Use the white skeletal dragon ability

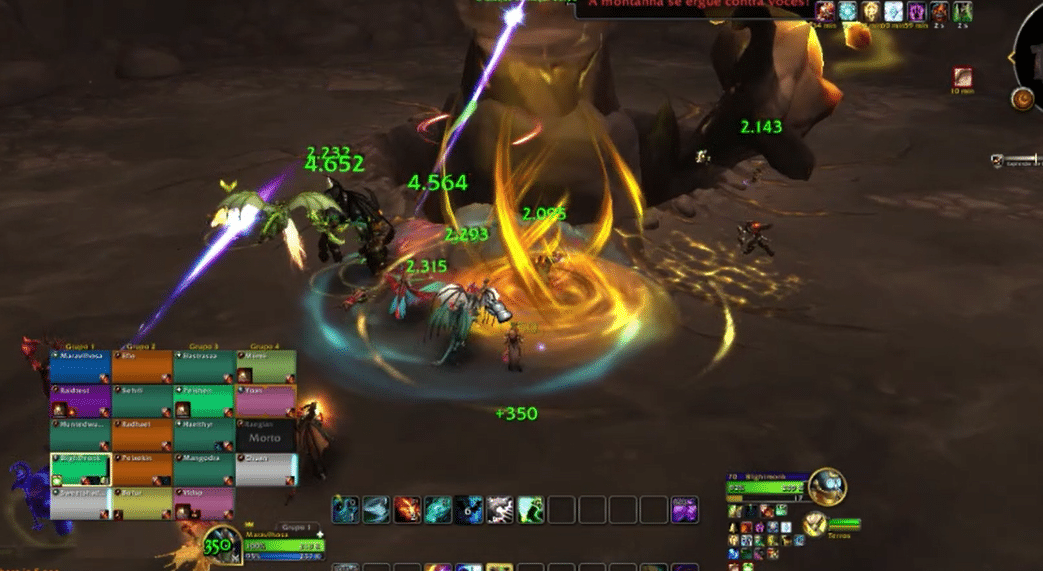tap(500, 510)
